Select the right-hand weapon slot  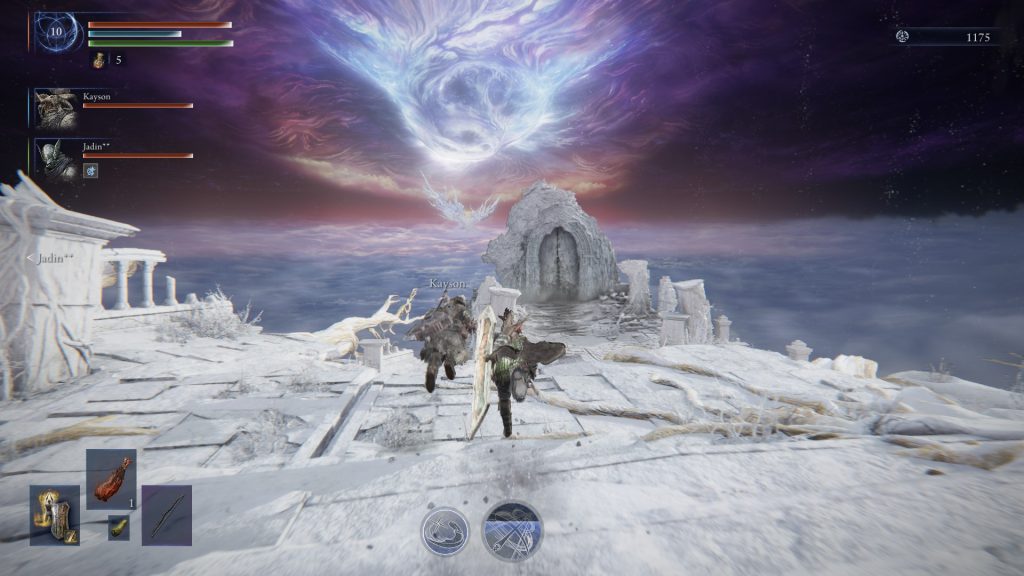coord(166,515)
